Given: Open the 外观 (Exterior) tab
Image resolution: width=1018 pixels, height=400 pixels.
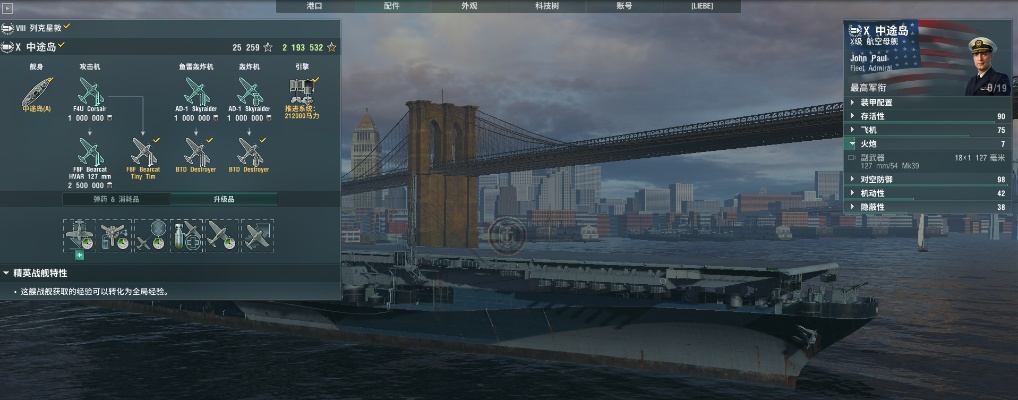Looking at the screenshot, I should pyautogui.click(x=469, y=6).
